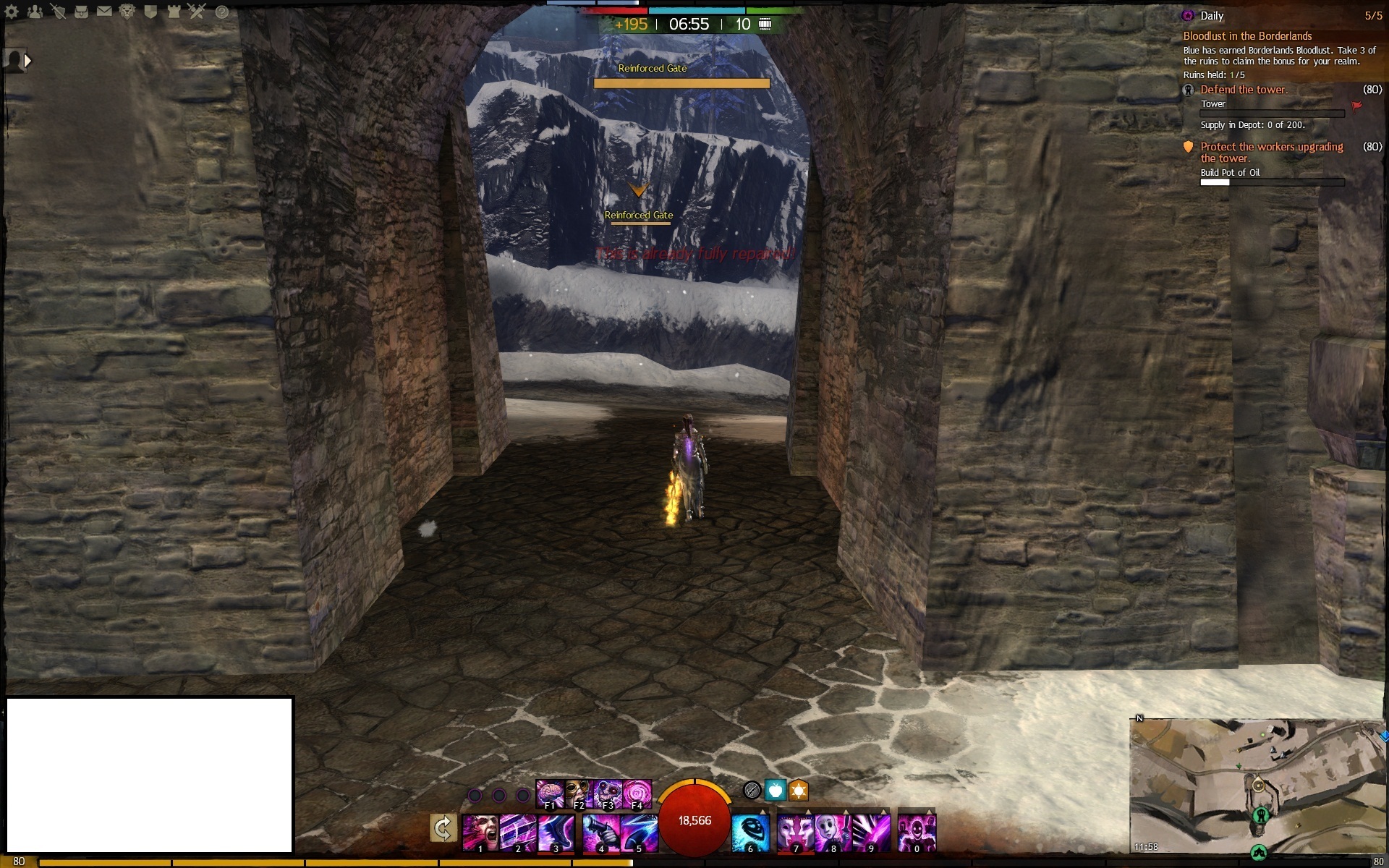Open the World vs World castle icon
1389x868 pixels.
[x=174, y=12]
